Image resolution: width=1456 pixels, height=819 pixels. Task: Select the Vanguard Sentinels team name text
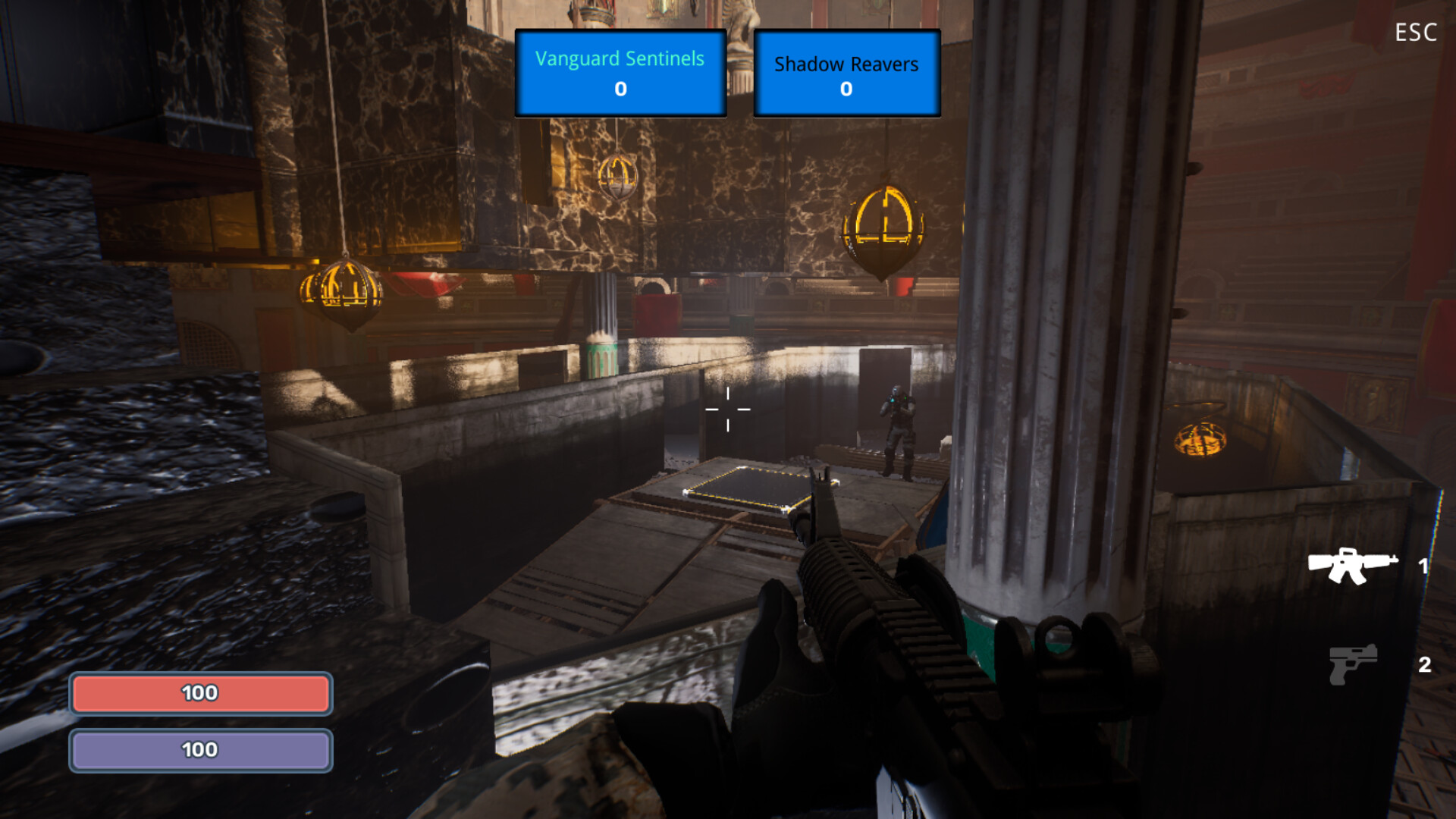(x=620, y=58)
